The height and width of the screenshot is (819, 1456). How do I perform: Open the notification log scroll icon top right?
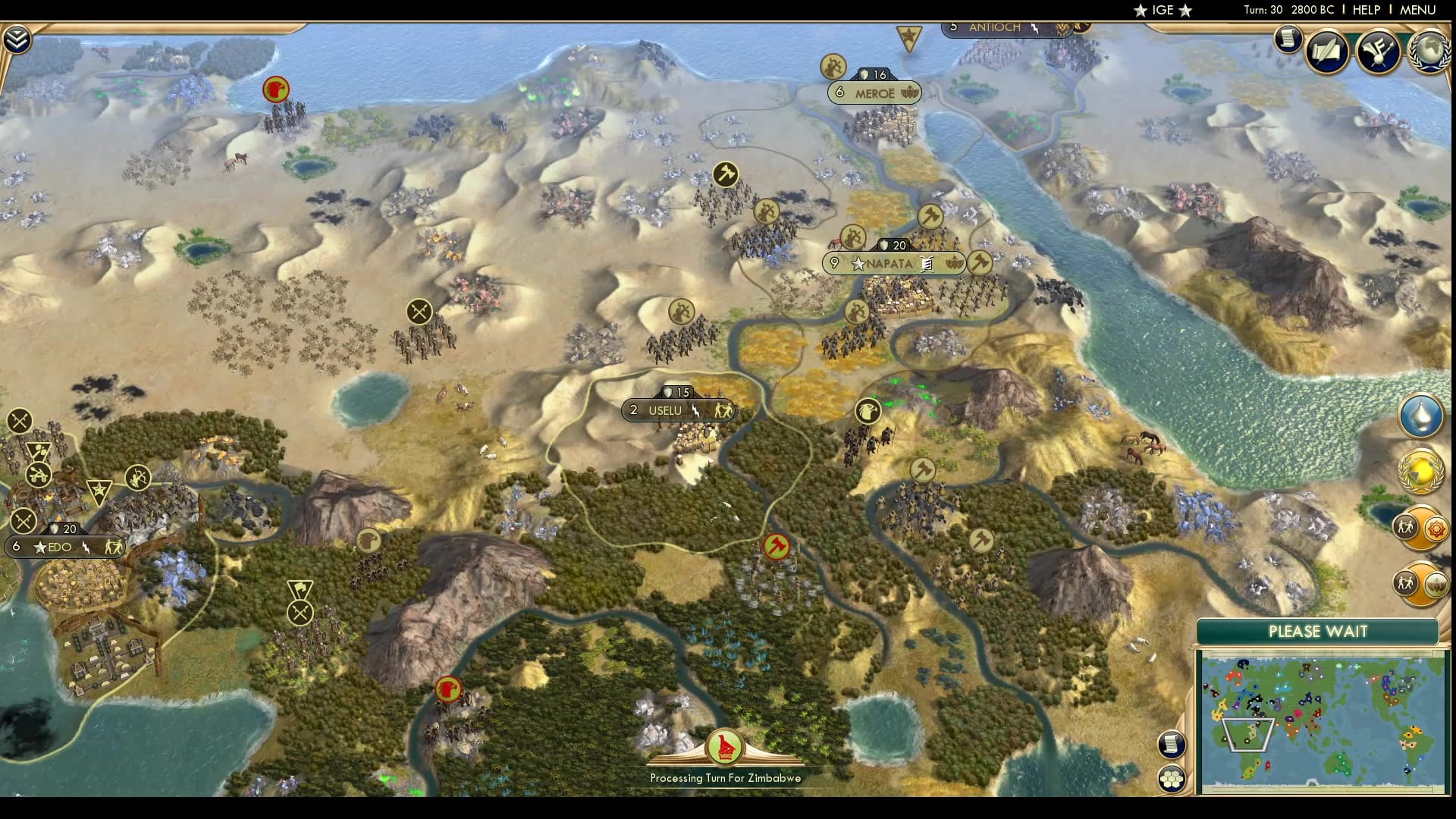coord(1287,39)
